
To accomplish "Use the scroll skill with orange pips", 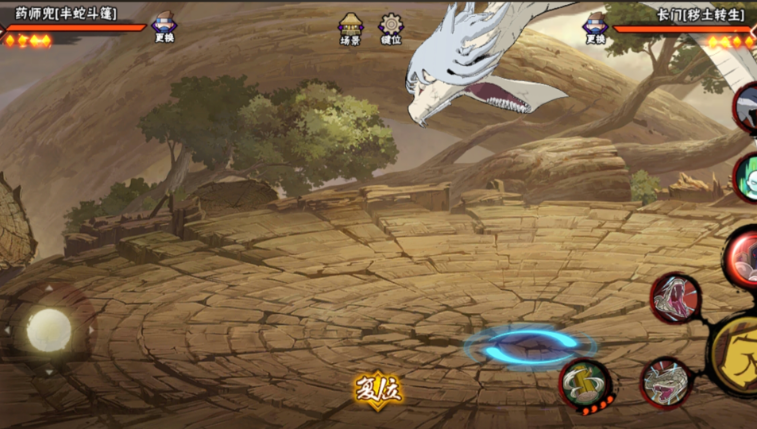I will point(586,384).
